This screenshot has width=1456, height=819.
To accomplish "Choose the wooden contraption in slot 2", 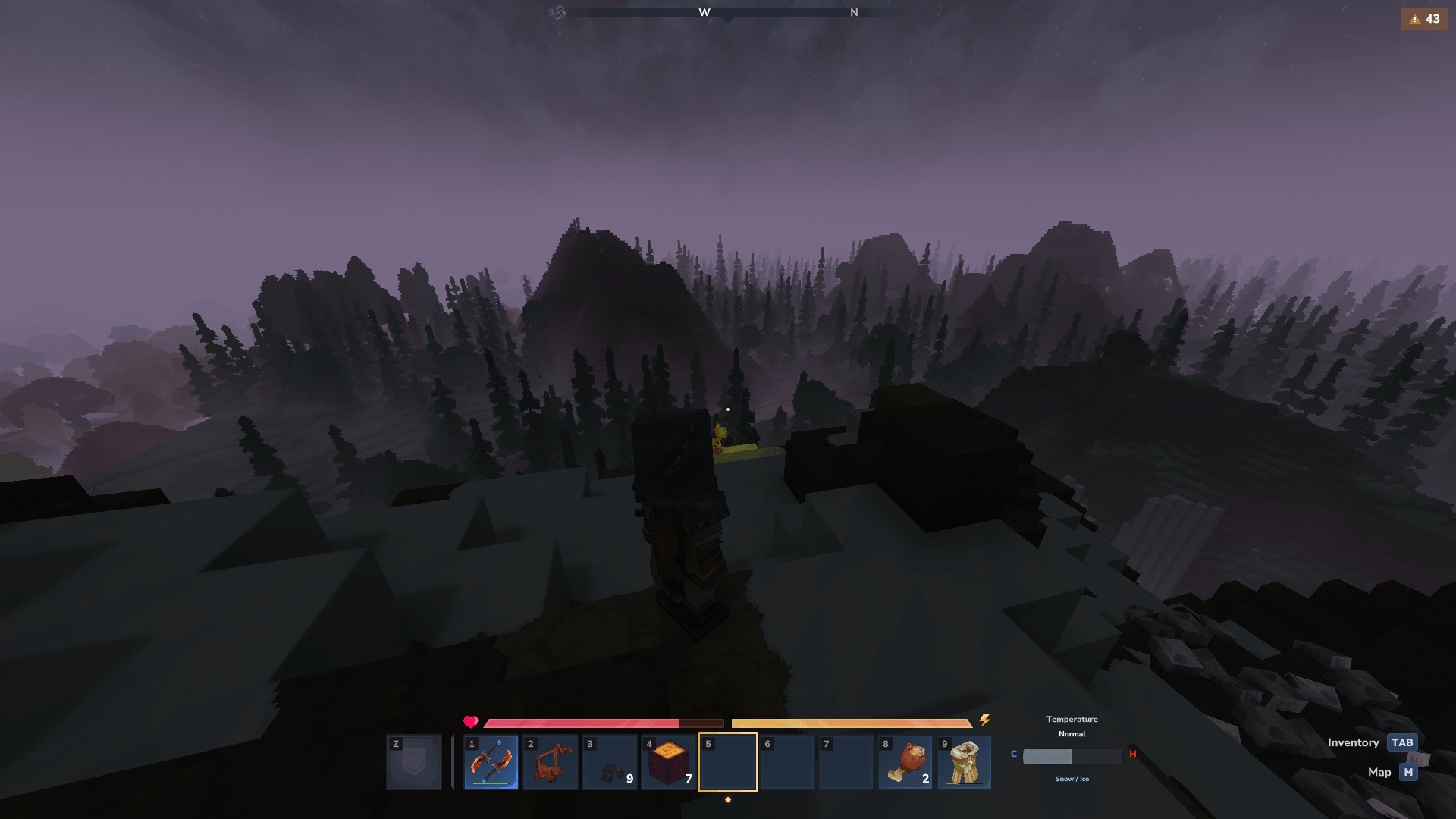I will [551, 762].
